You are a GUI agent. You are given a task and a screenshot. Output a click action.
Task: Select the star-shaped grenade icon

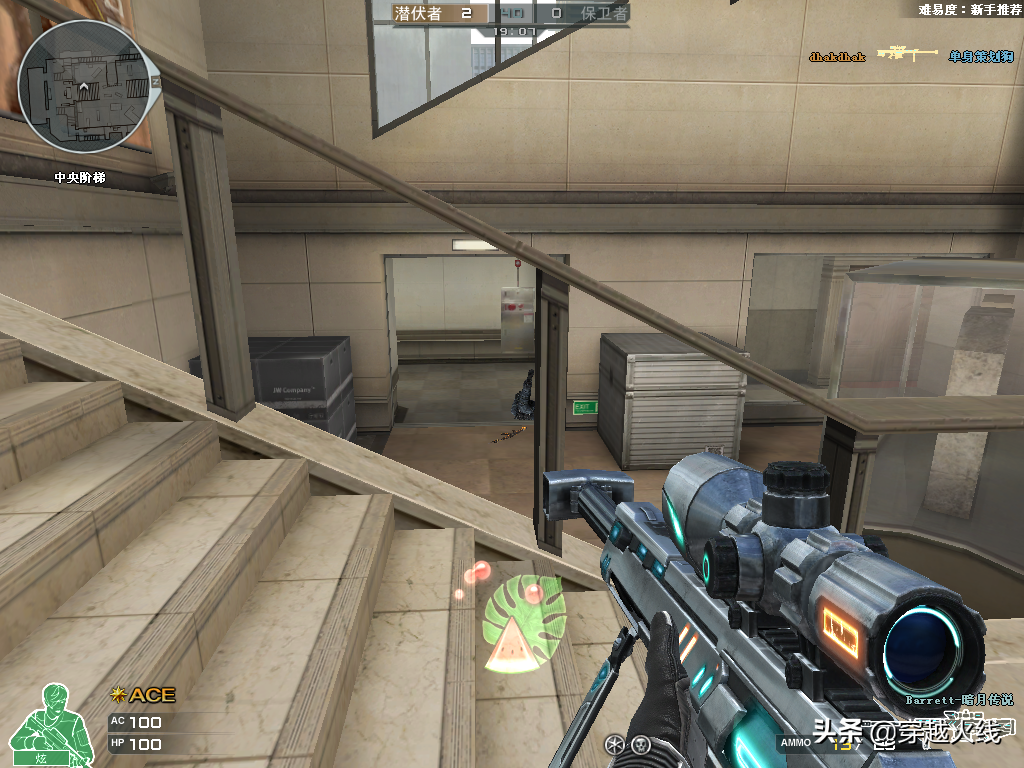[614, 744]
